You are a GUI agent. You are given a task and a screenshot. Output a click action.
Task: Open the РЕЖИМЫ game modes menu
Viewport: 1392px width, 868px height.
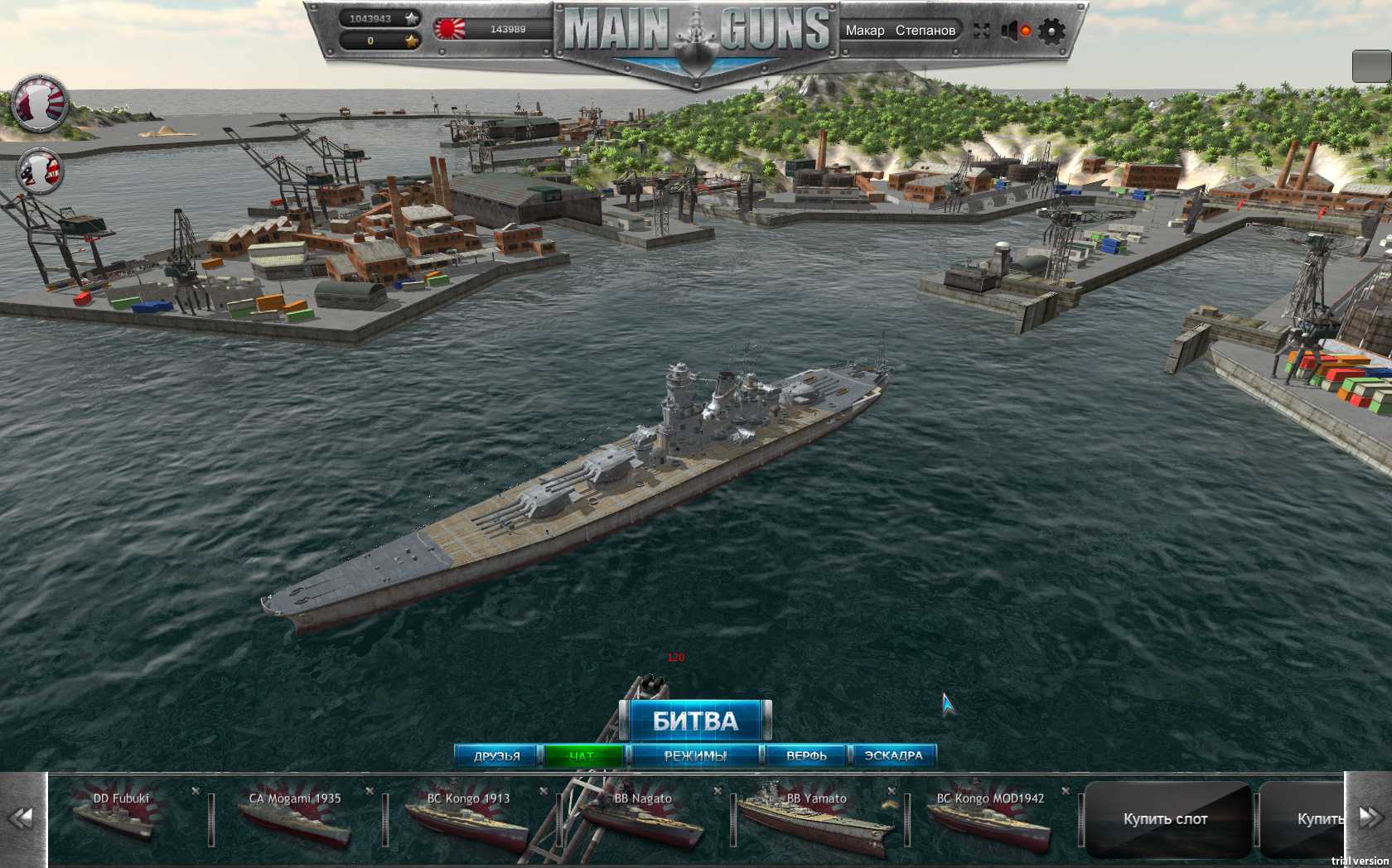point(695,755)
